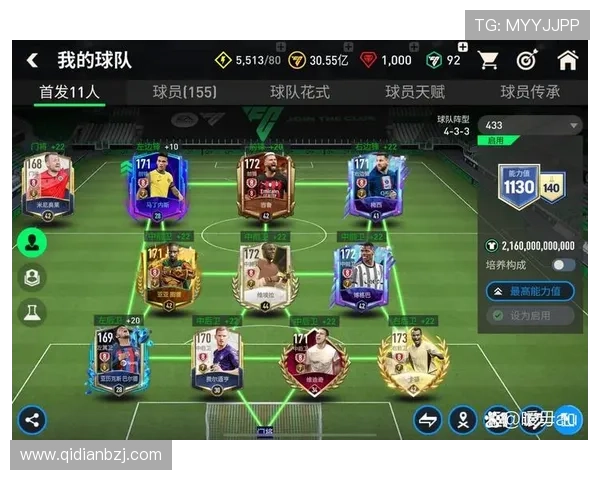
Task: Open the green flask icon on sidebar
Action: point(32,312)
